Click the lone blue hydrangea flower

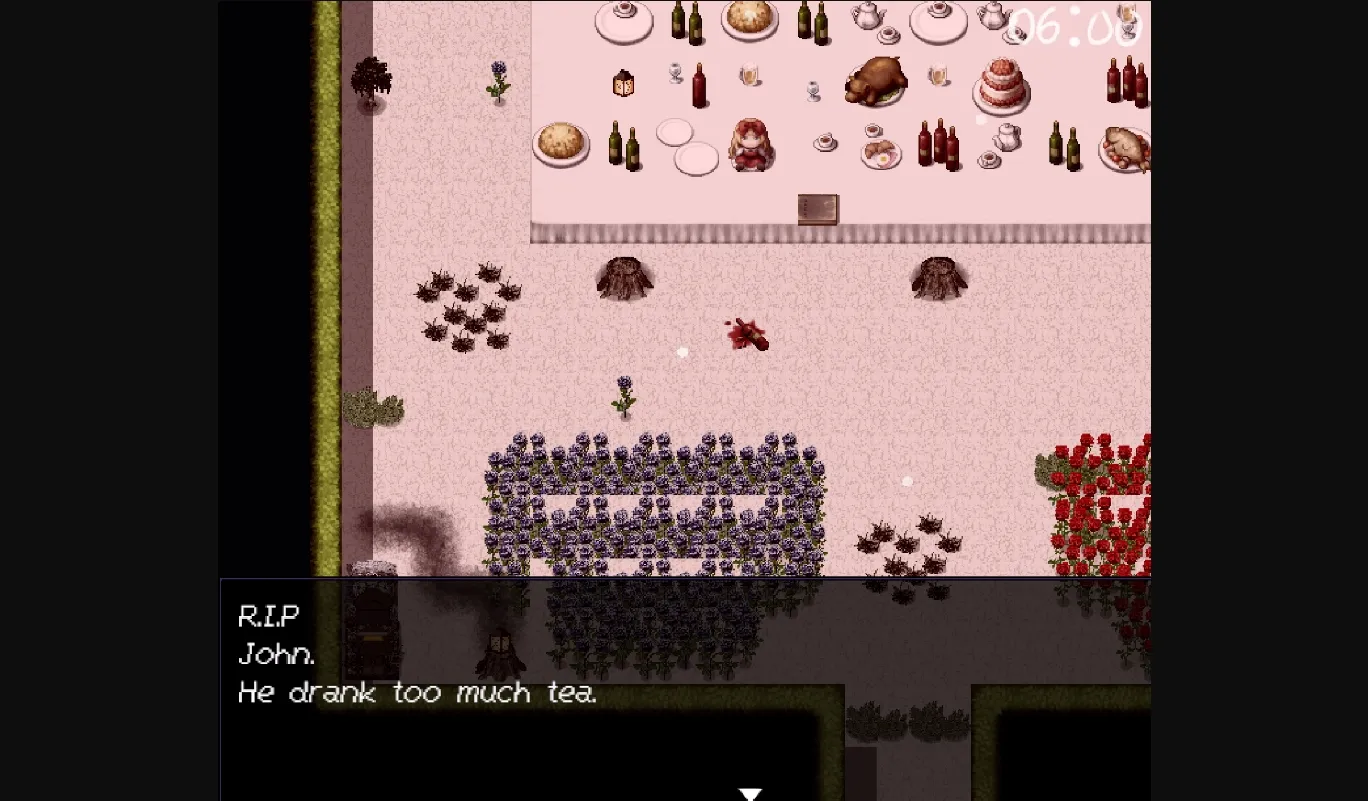pyautogui.click(x=623, y=395)
